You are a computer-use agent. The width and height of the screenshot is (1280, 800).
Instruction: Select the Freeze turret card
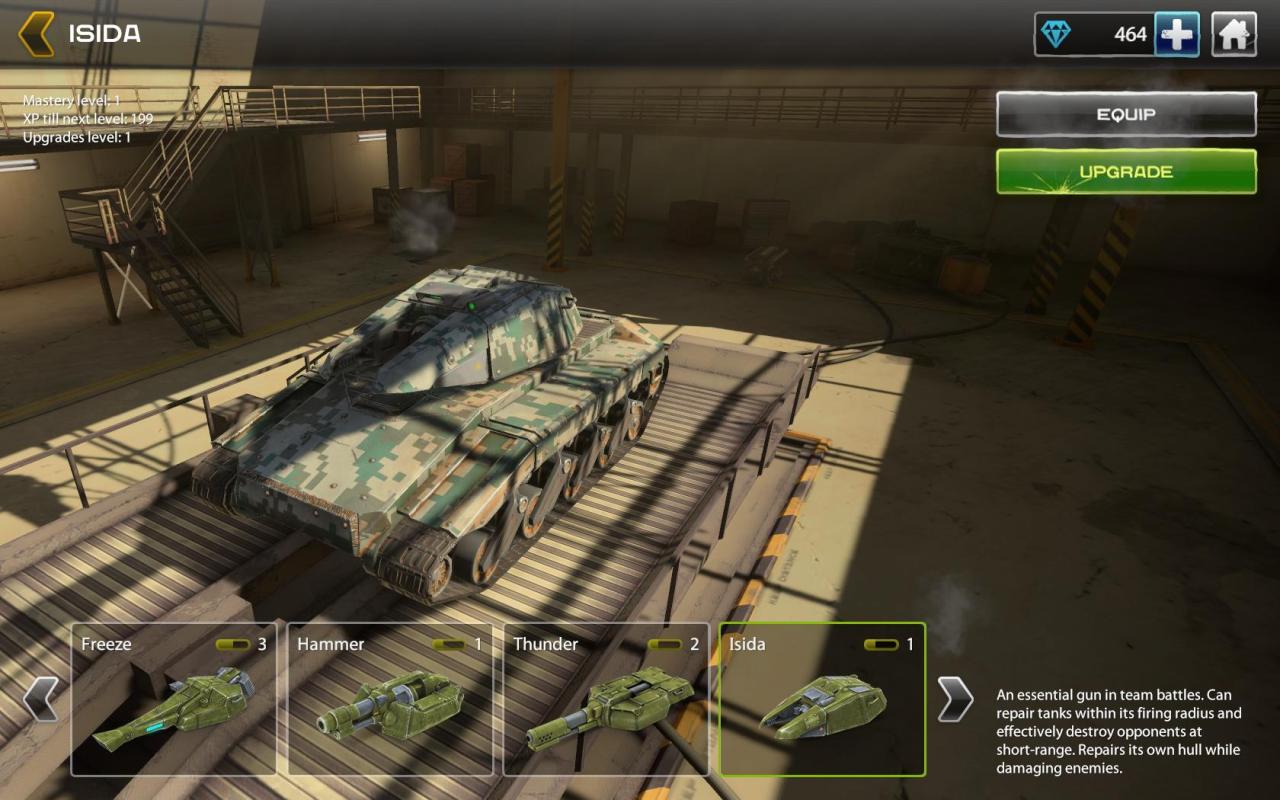pos(173,699)
